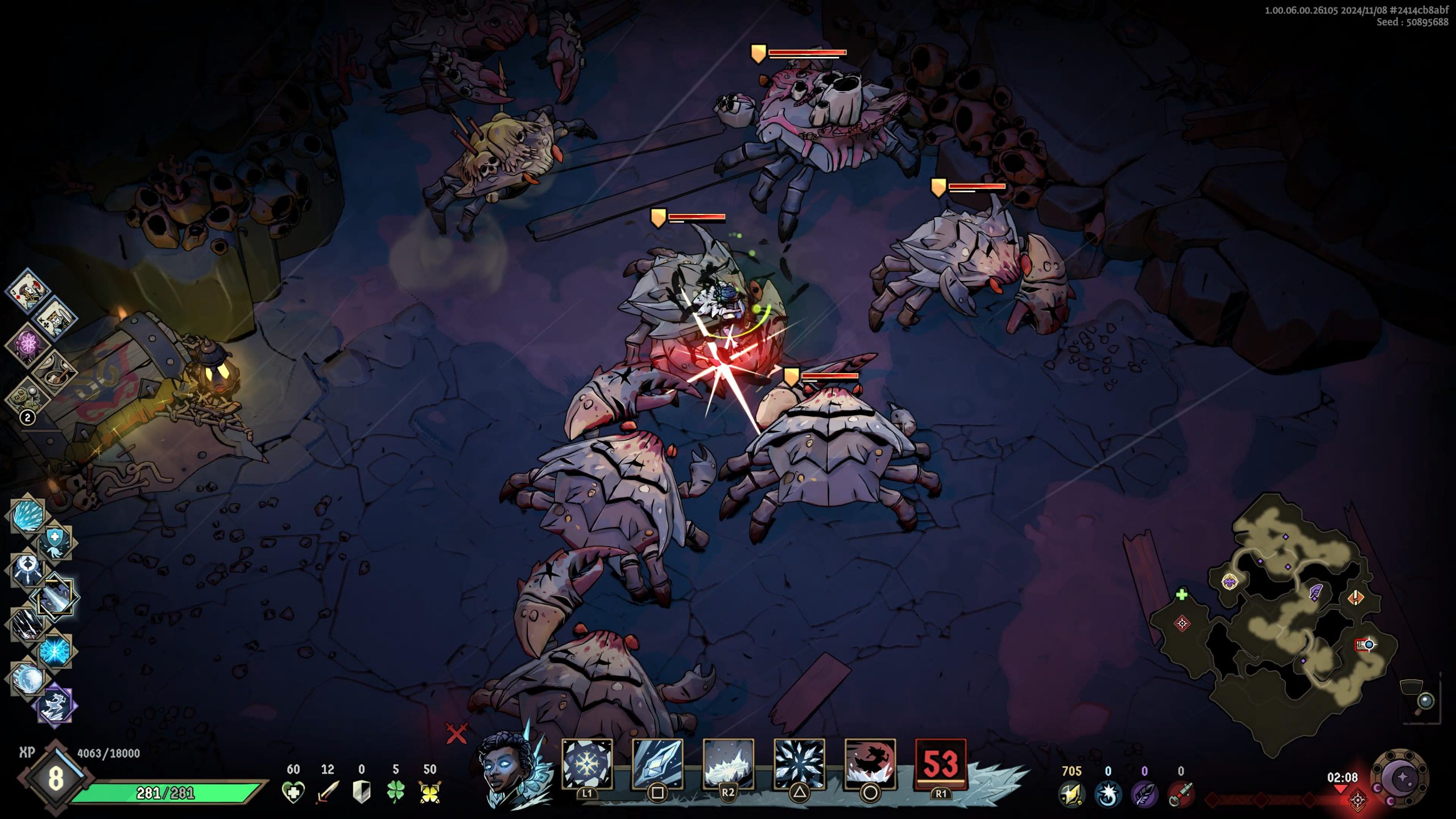Trigger the shattering ice crystal ability
1456x819 pixels.
tap(799, 763)
